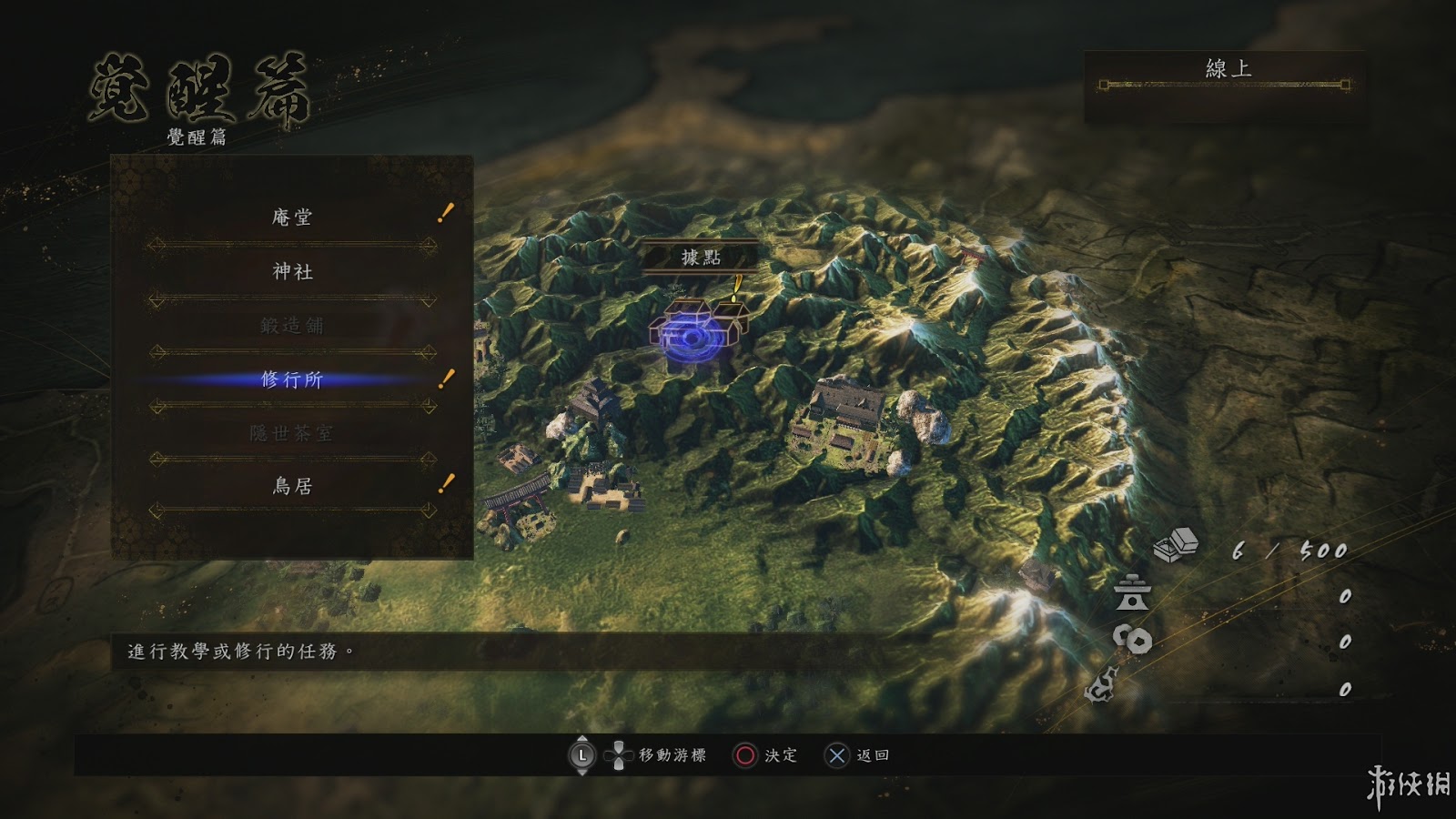Open the 鳥居 torii gate option
The width and height of the screenshot is (1456, 819).
(292, 487)
